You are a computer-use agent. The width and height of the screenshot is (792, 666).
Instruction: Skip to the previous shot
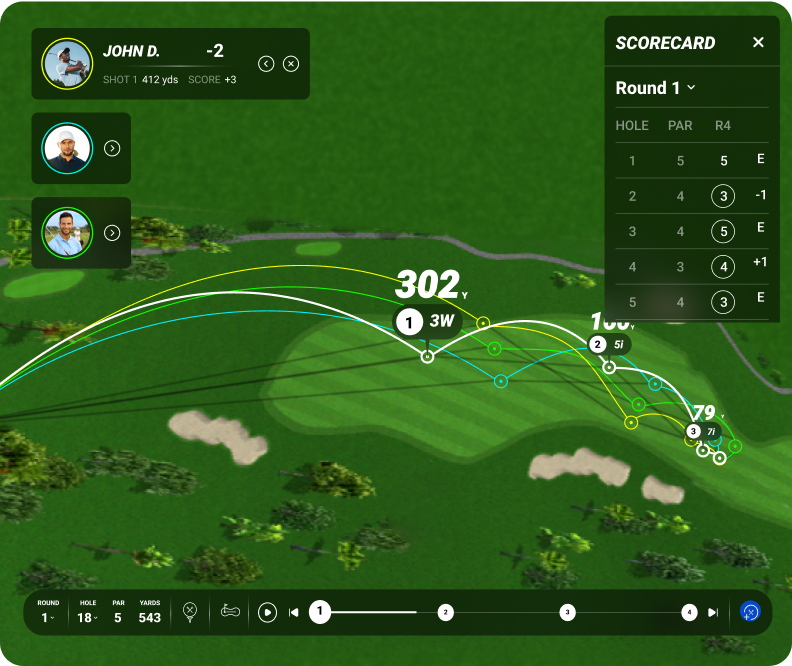pos(294,612)
